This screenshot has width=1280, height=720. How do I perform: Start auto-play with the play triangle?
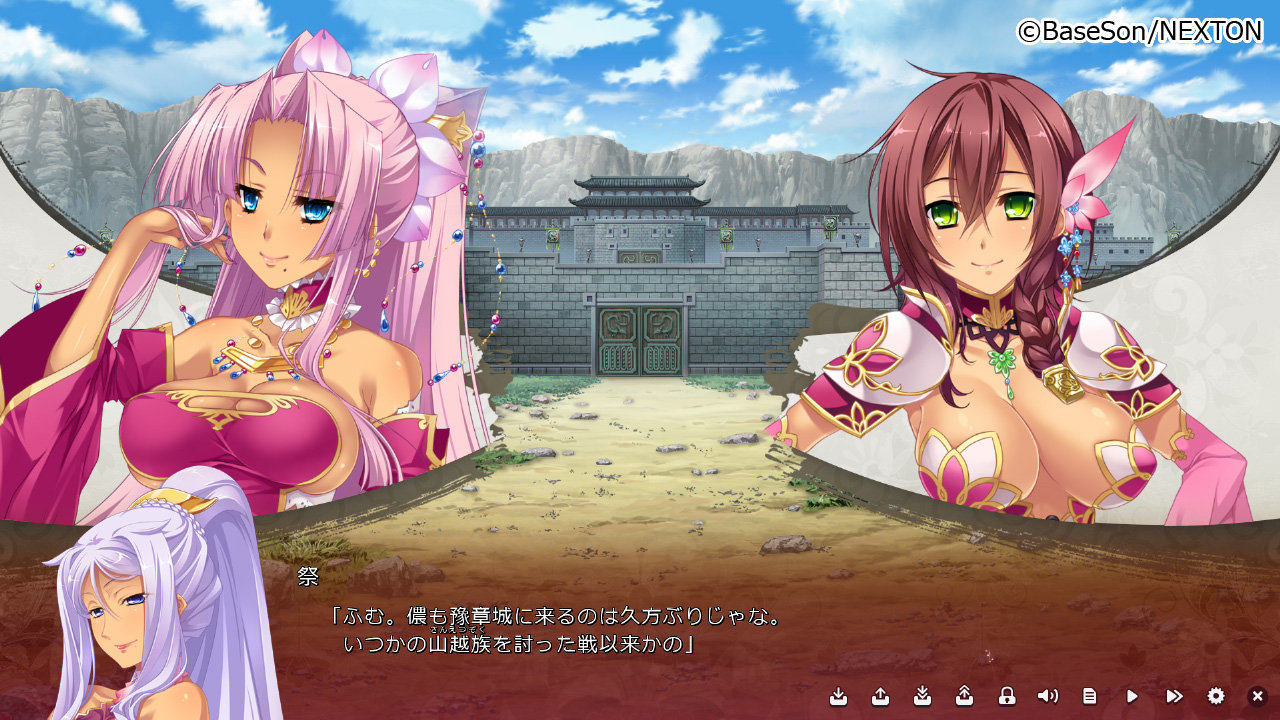tap(1132, 696)
